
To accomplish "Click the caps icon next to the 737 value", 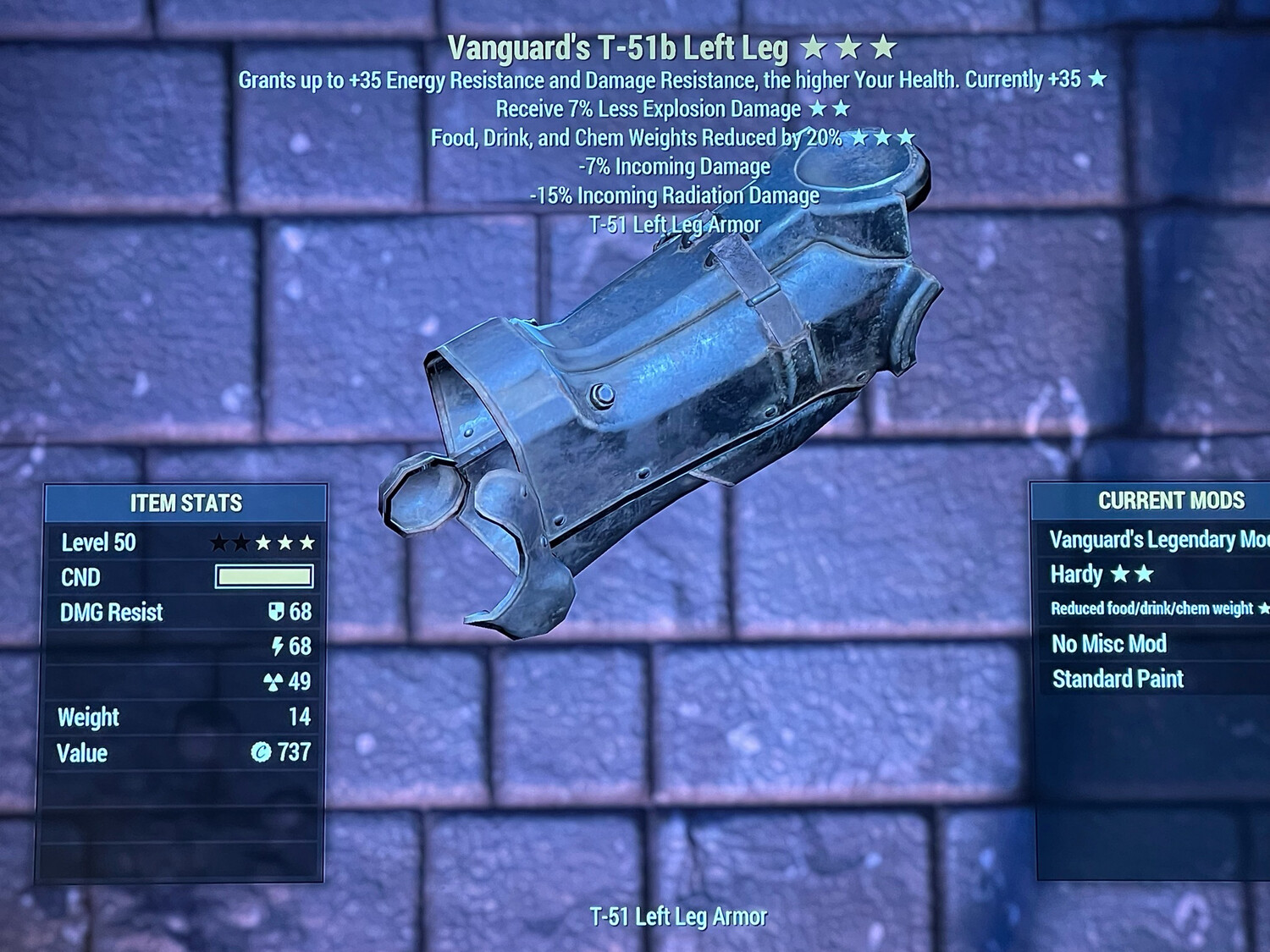I will point(261,752).
